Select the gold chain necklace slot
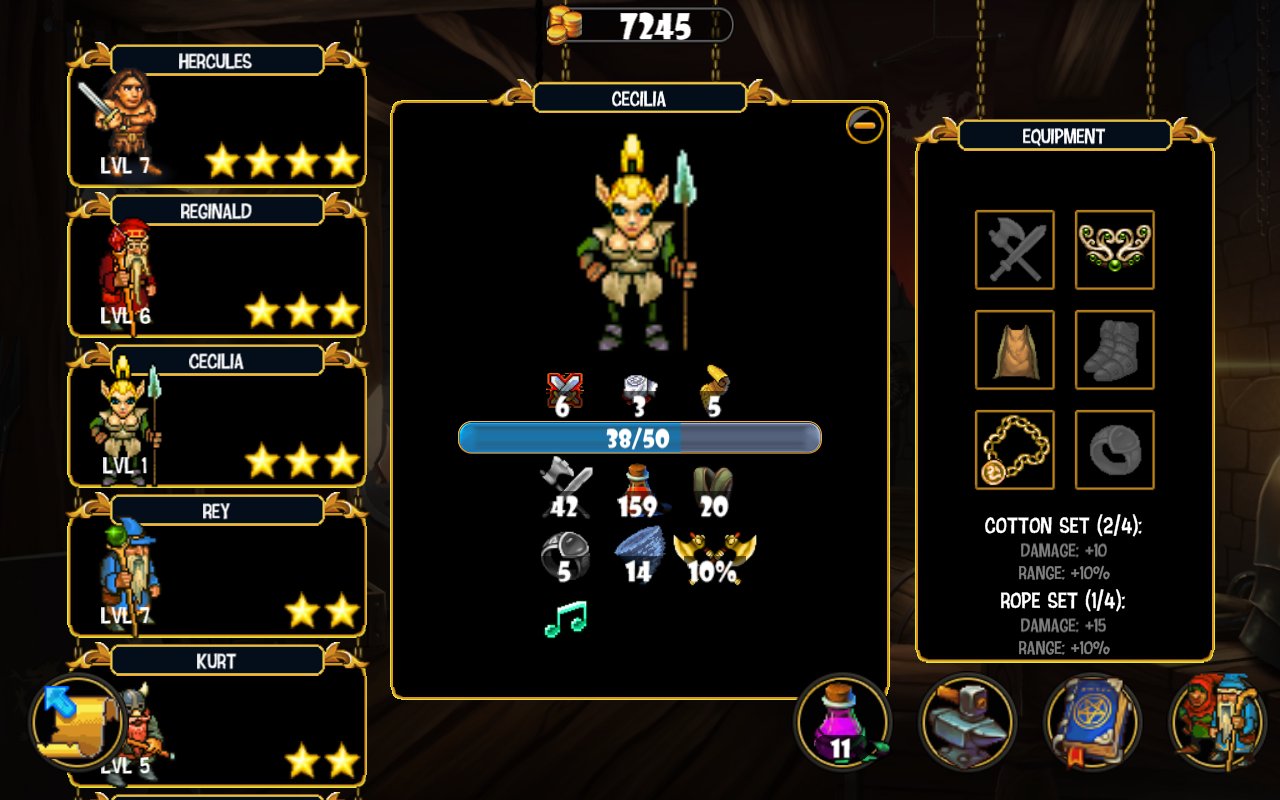Viewport: 1280px width, 800px height. pos(1014,450)
